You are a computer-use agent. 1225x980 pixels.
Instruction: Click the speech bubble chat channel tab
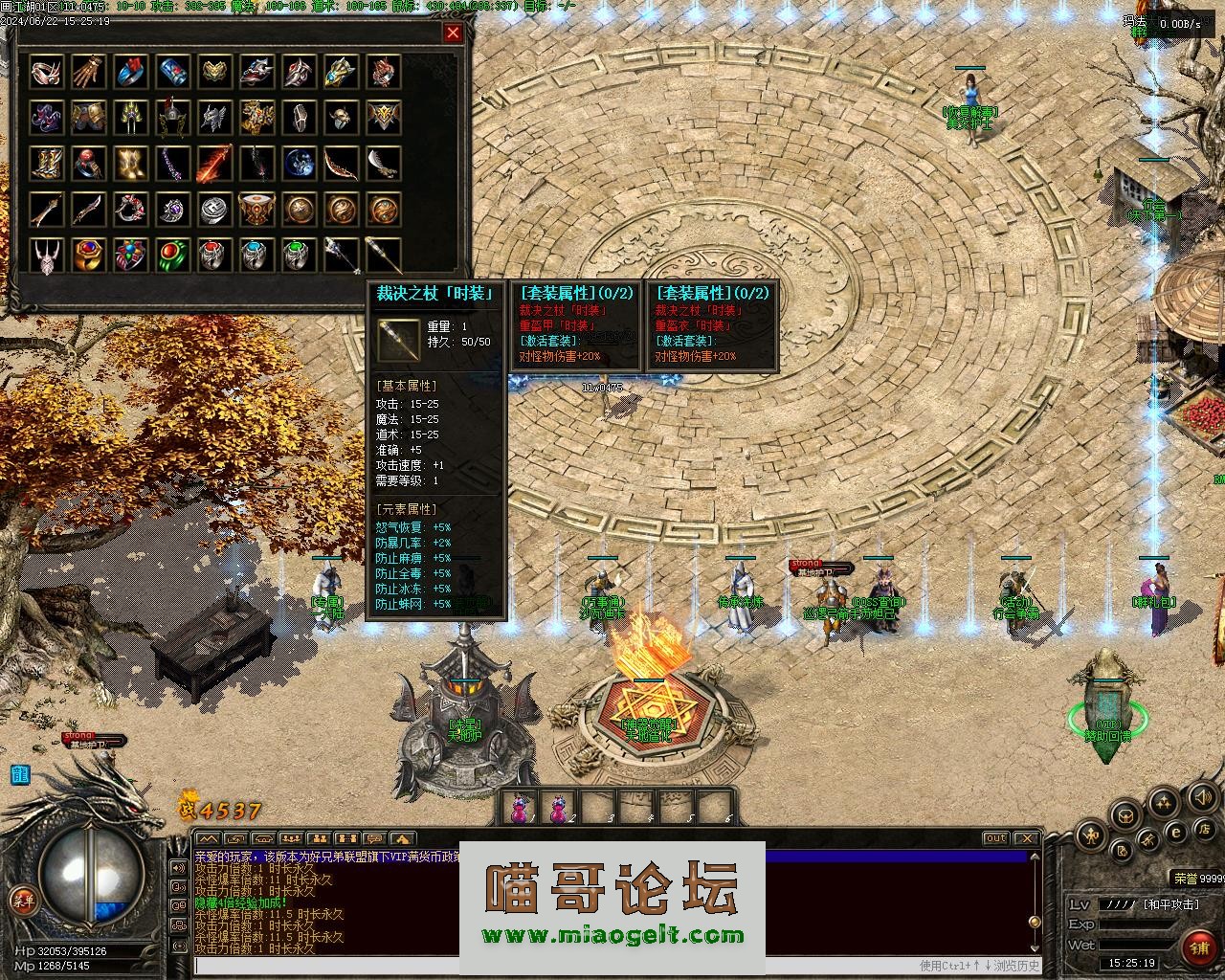point(375,839)
